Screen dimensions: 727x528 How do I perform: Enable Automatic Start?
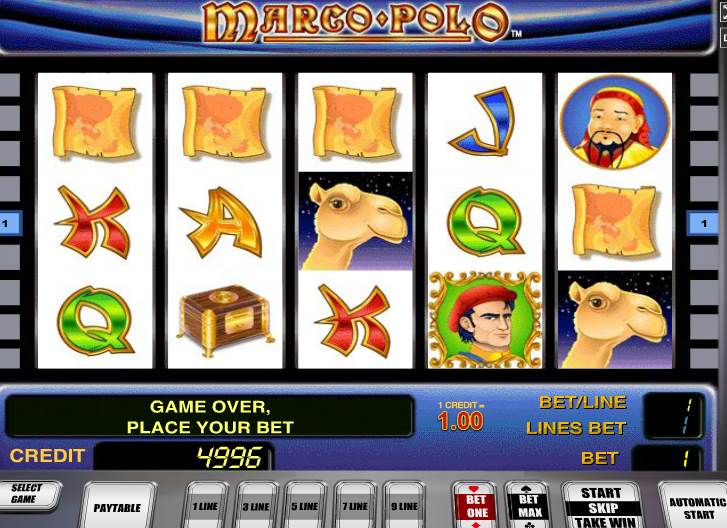coord(696,506)
